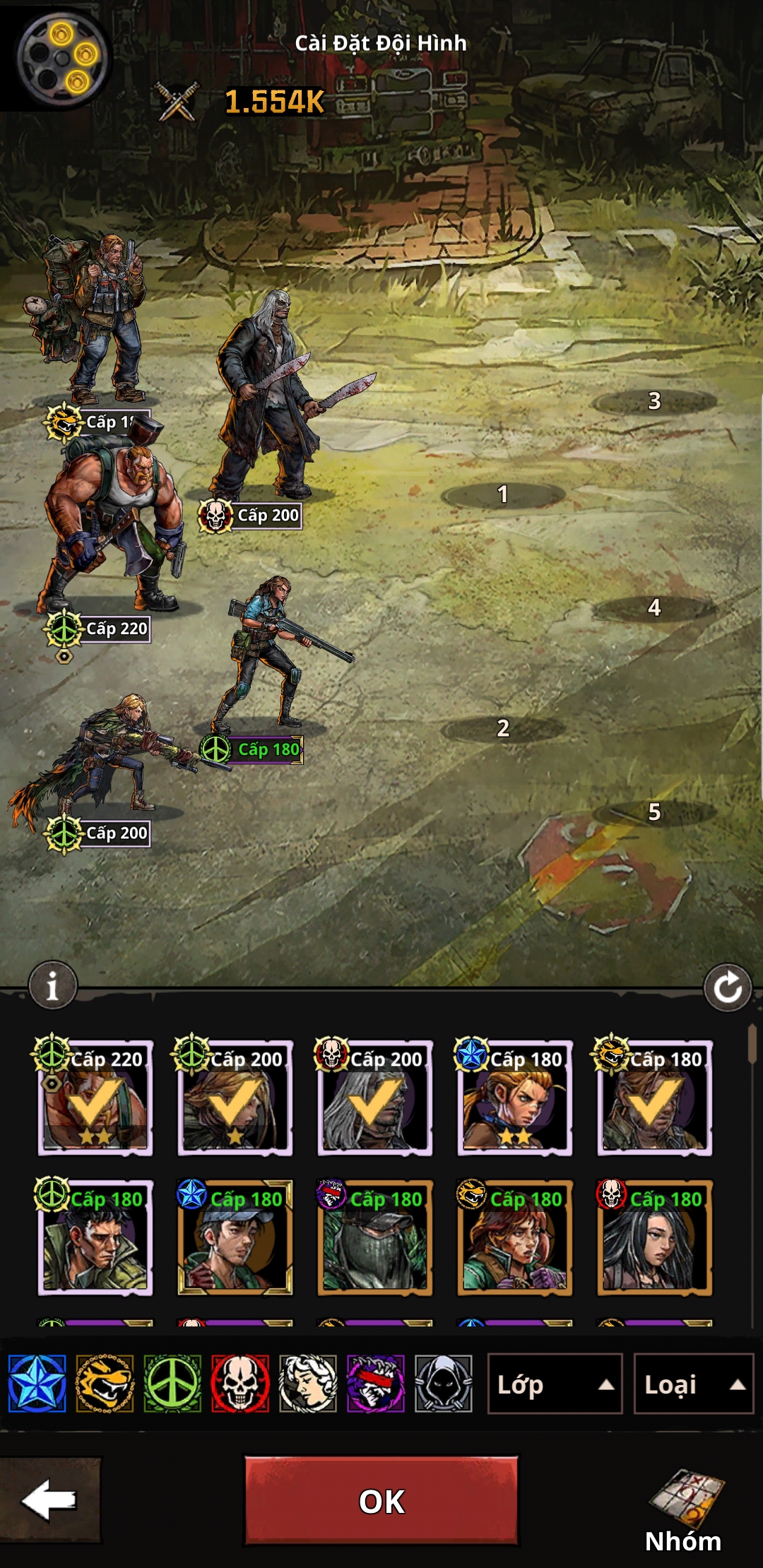Screen dimensions: 763x1568
Task: Confirm the lineup with the OK button
Action: pyautogui.click(x=381, y=1500)
